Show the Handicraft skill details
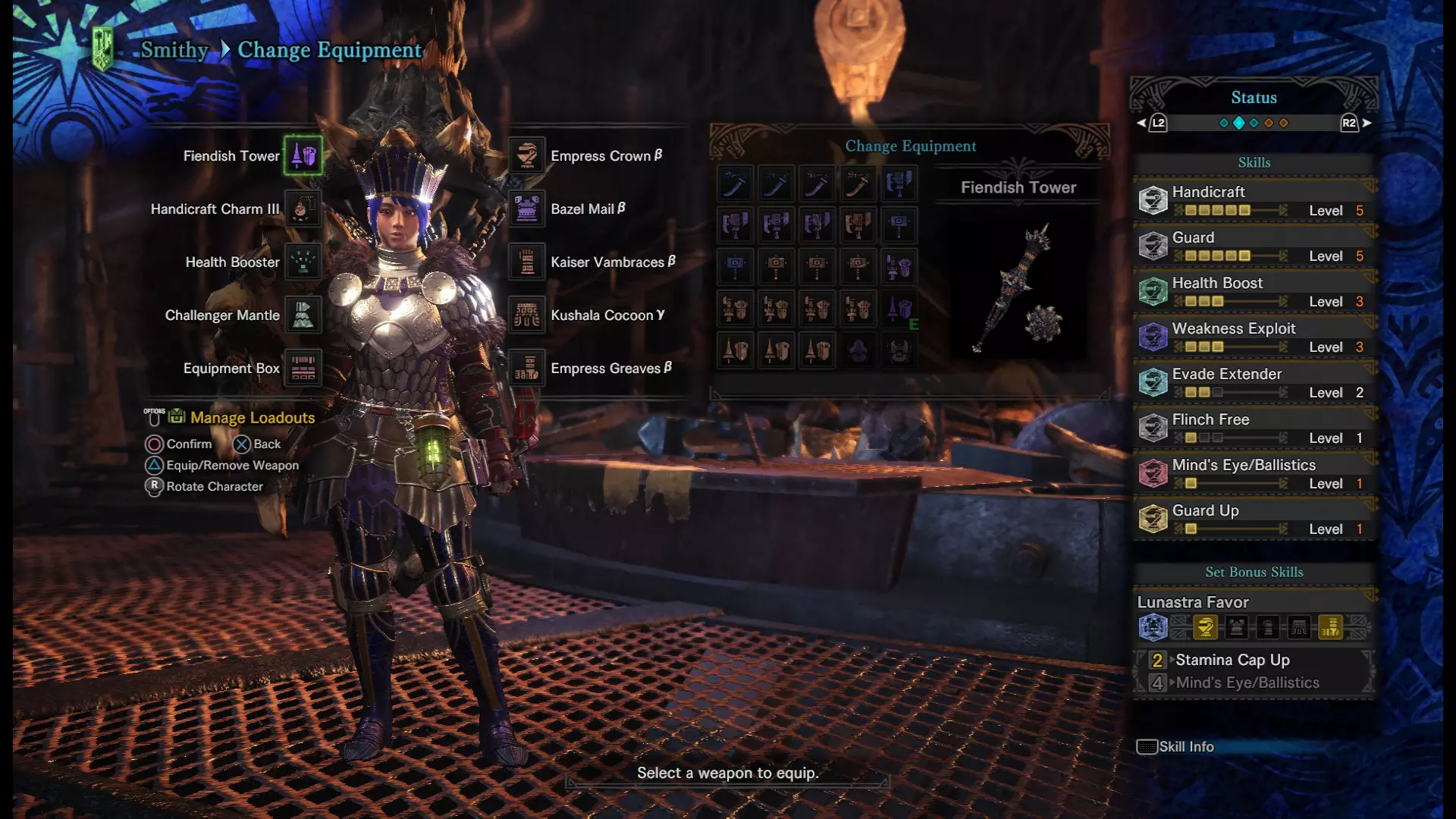Viewport: 1456px width, 819px height. click(x=1254, y=200)
